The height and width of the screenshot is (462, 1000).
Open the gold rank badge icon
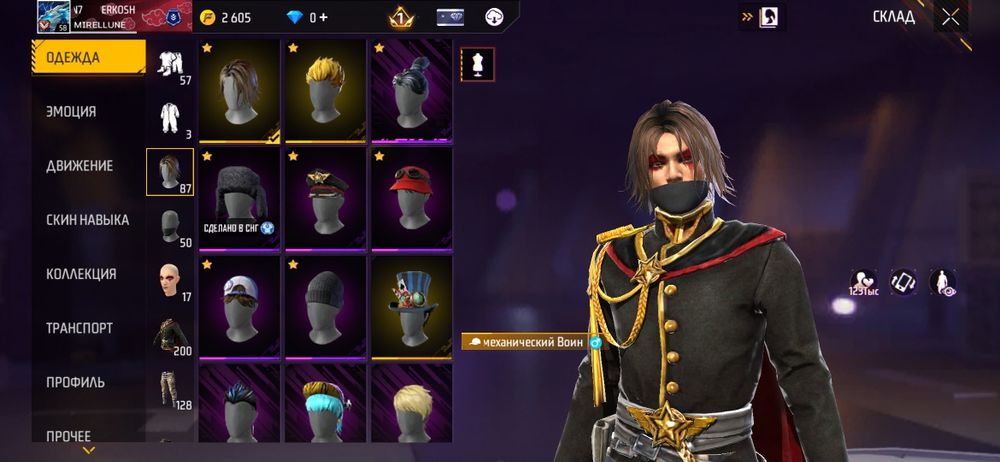(x=401, y=17)
